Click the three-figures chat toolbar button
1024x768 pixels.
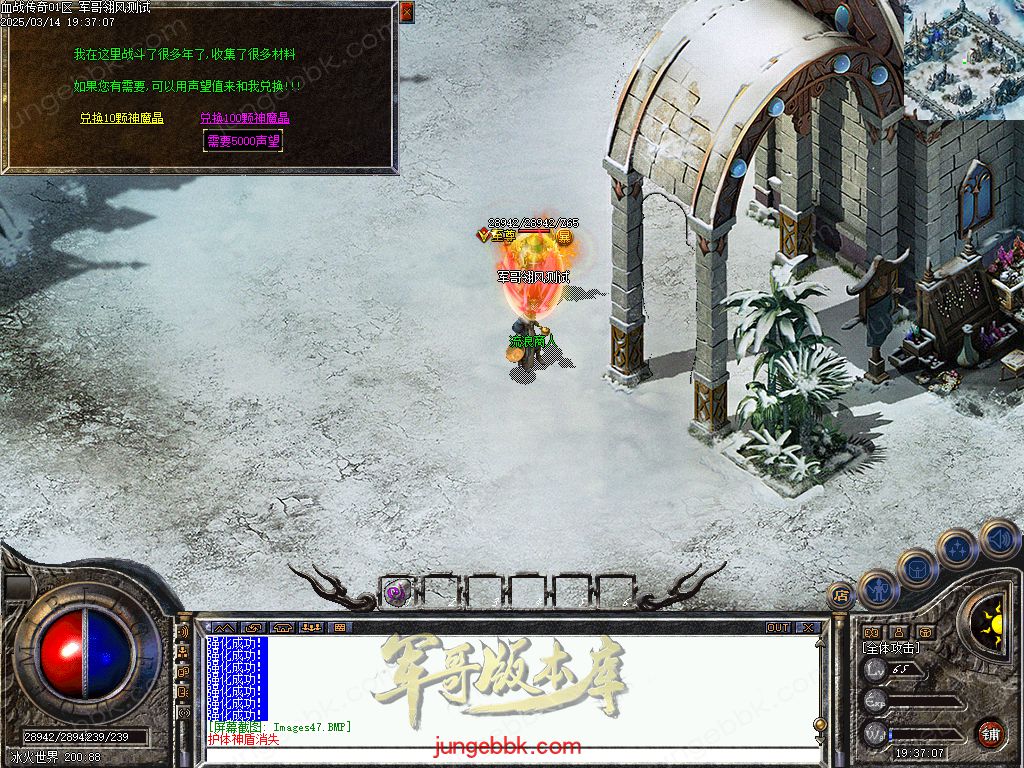(310, 628)
